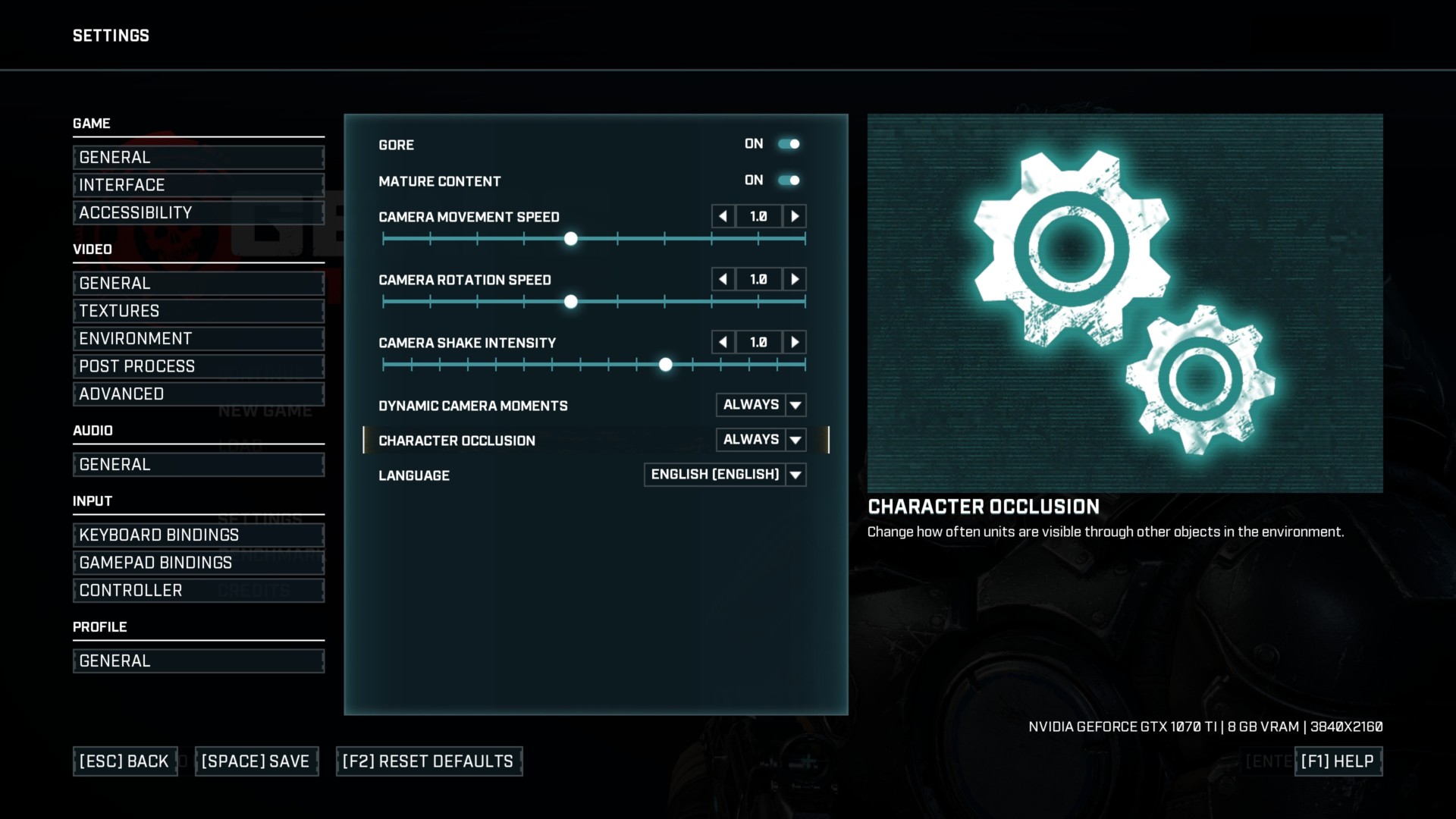Open the Textures video settings
1456x819 pixels.
(x=198, y=311)
